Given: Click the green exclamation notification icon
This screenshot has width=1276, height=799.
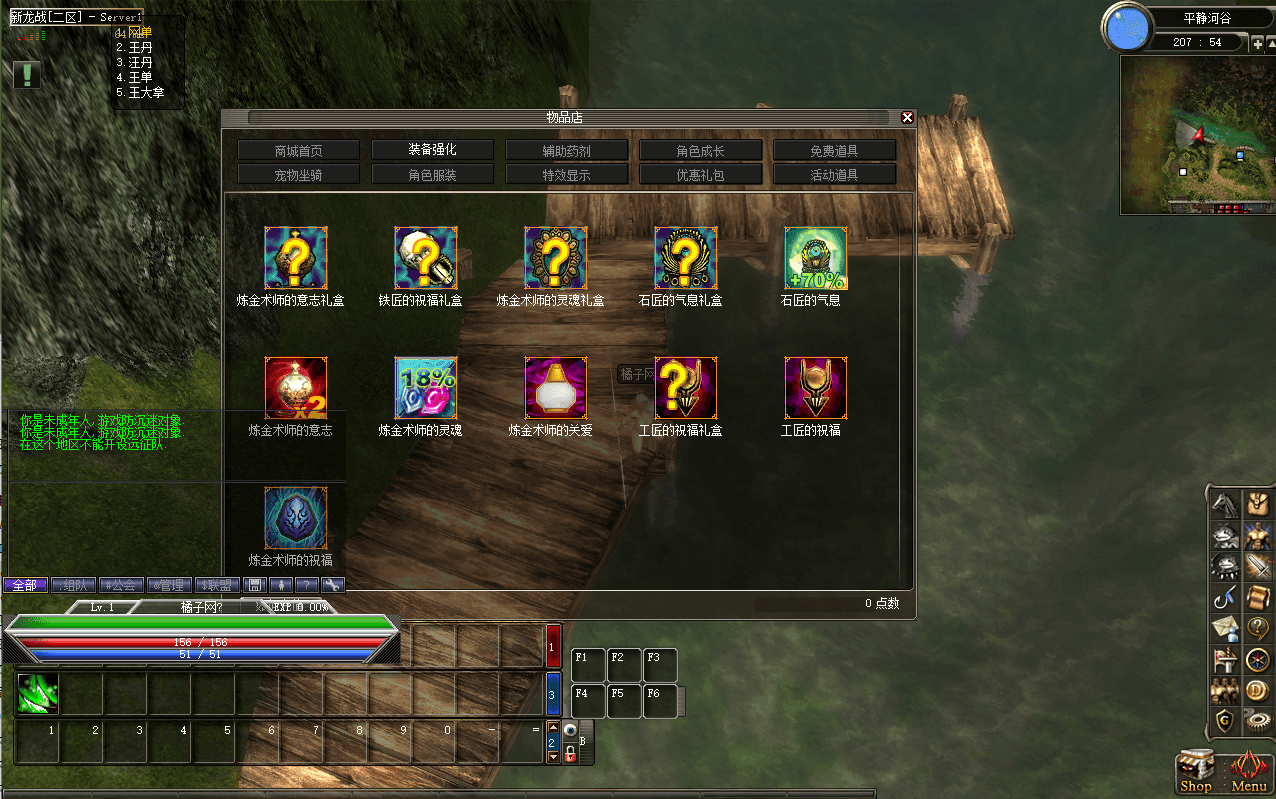Looking at the screenshot, I should pyautogui.click(x=27, y=74).
